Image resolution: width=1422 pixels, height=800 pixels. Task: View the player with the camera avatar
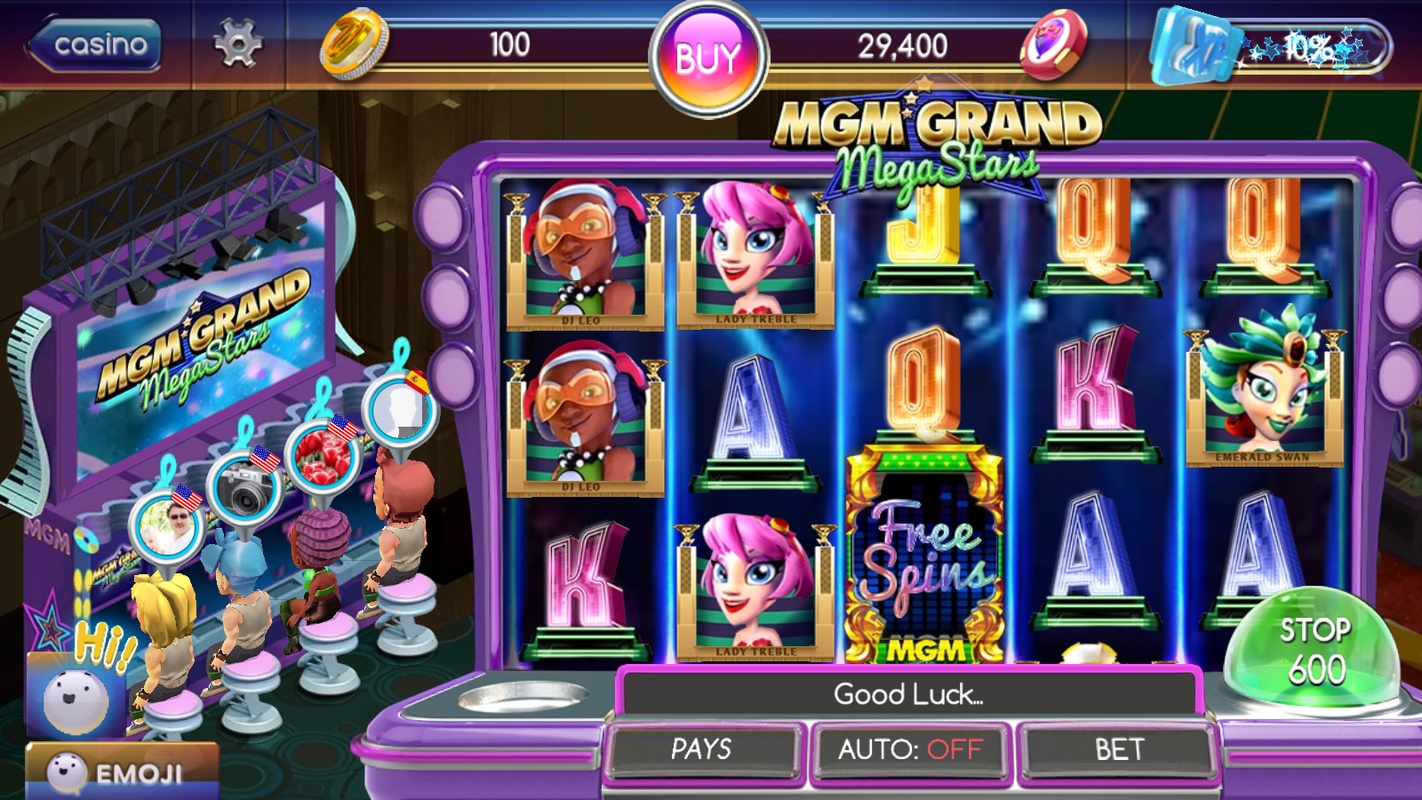pyautogui.click(x=242, y=488)
